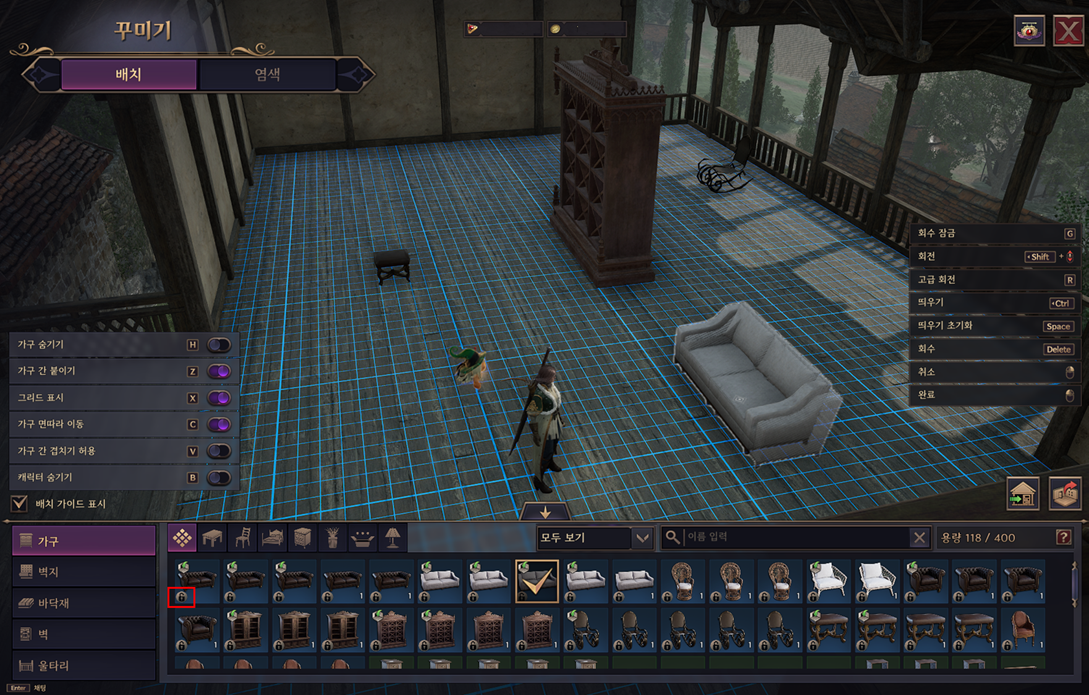Collapse the furniture panel with the down arrow
The image size is (1089, 695).
(x=544, y=511)
